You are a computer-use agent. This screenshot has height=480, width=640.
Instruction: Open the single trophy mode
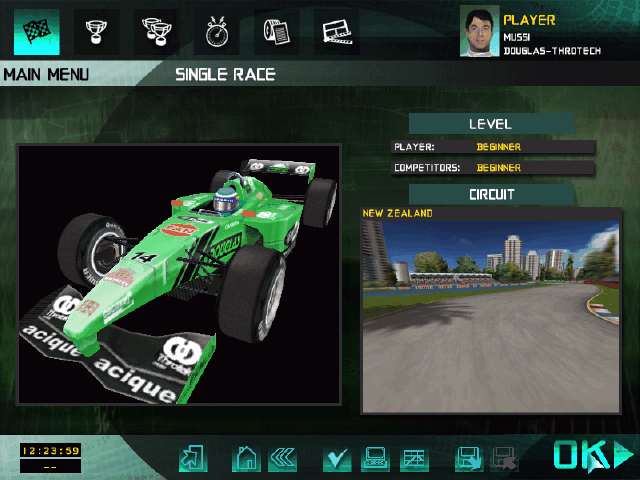96,32
